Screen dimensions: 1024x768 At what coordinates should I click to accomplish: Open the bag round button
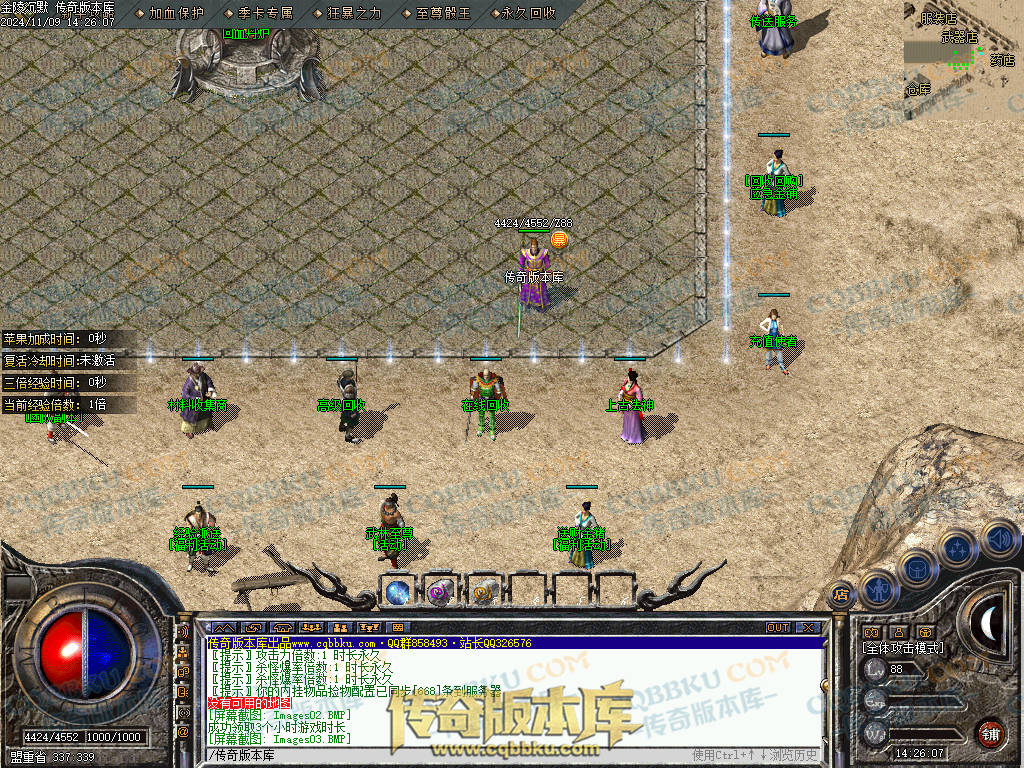pos(915,568)
